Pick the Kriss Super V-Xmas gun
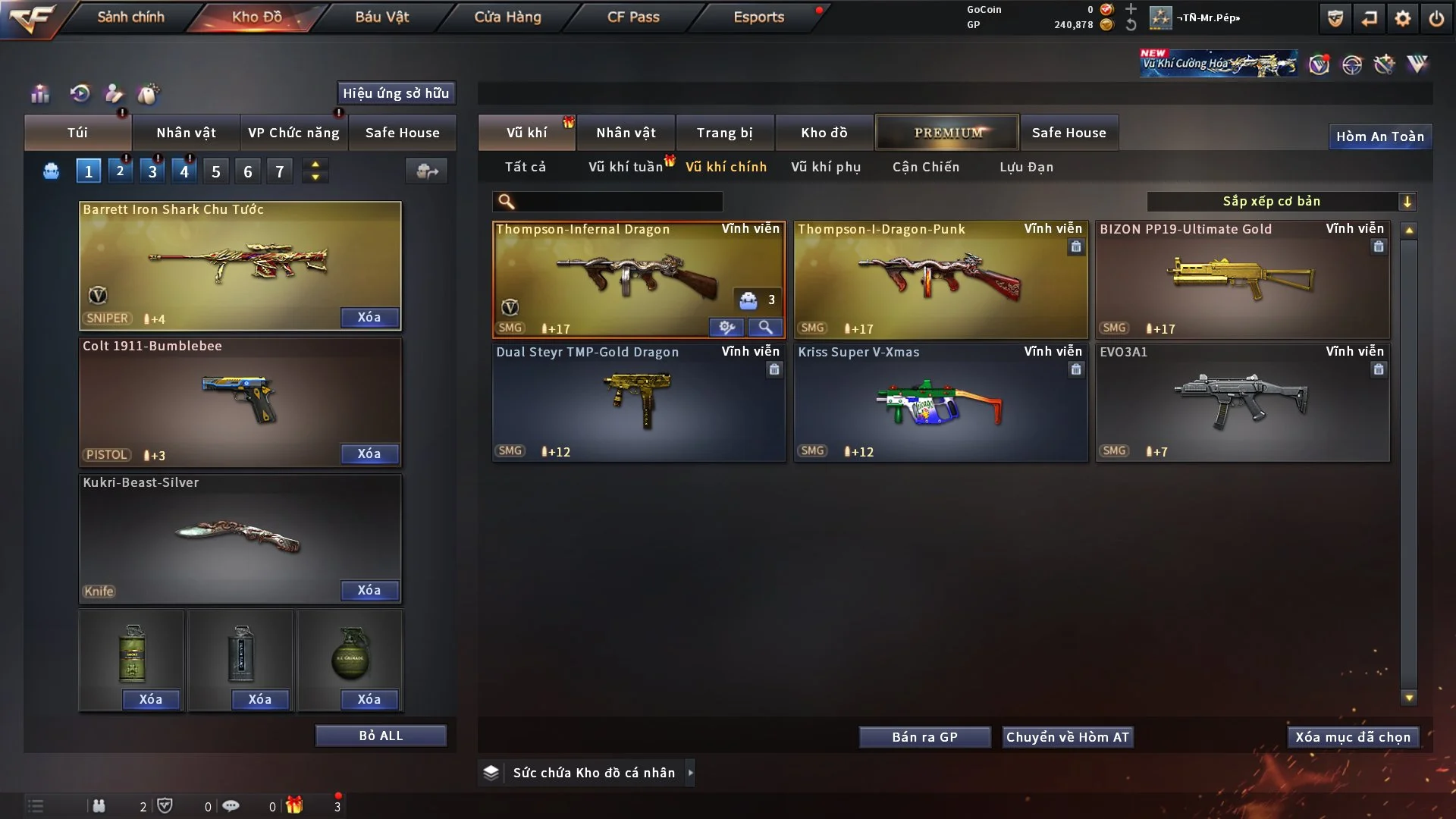This screenshot has height=819, width=1456. tap(940, 403)
